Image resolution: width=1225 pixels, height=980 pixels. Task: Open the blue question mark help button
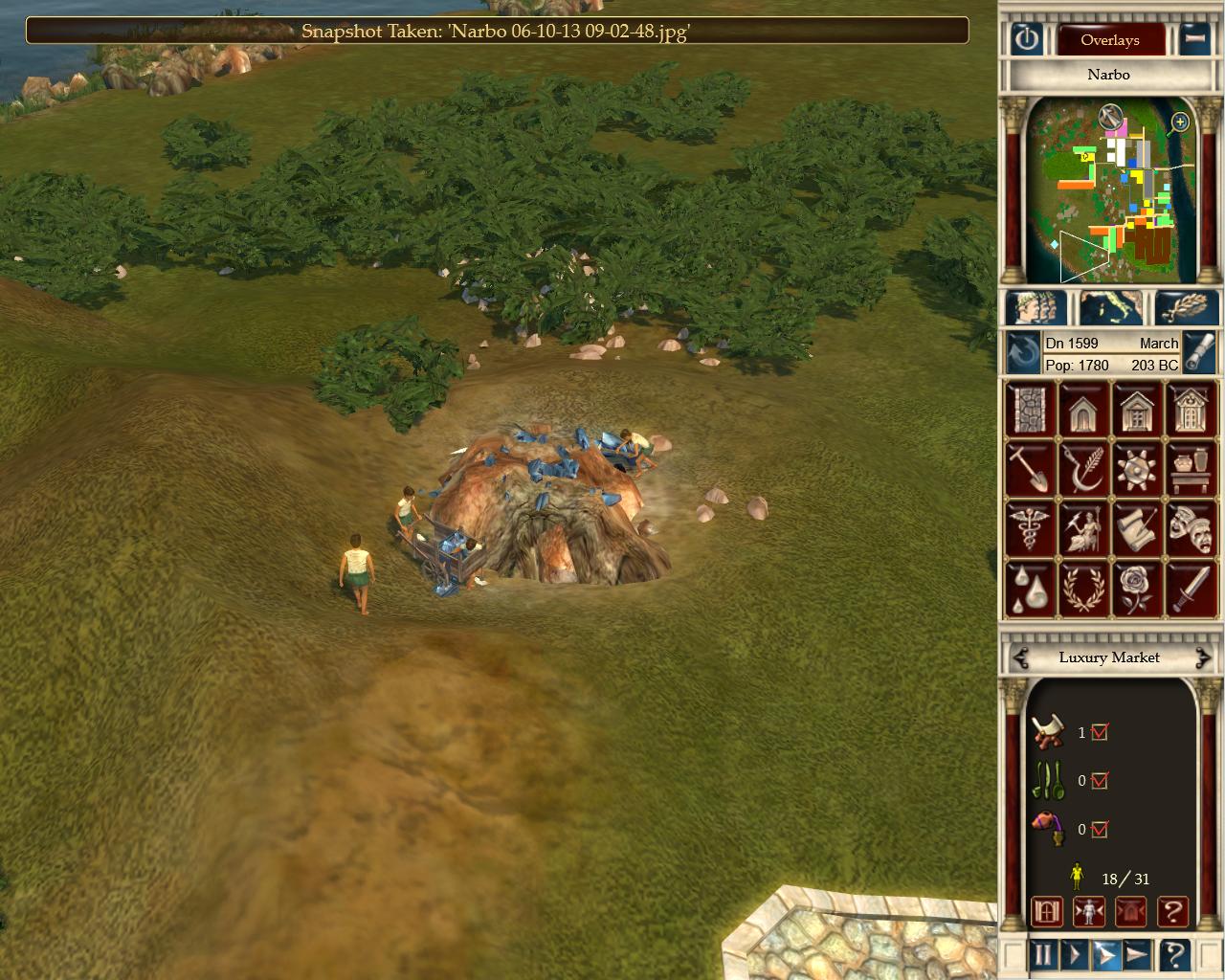click(1174, 954)
